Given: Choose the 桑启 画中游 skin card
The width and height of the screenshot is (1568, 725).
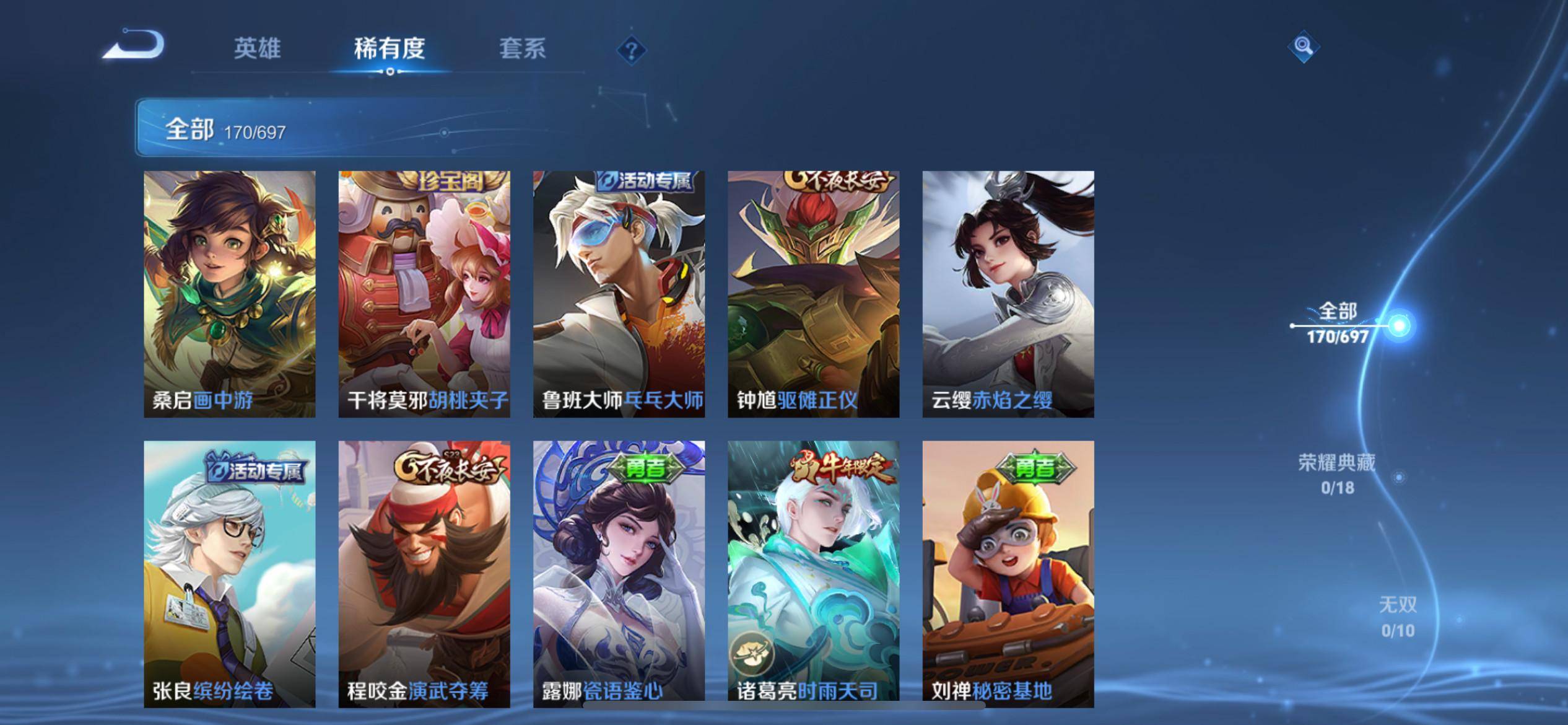Looking at the screenshot, I should [x=230, y=294].
